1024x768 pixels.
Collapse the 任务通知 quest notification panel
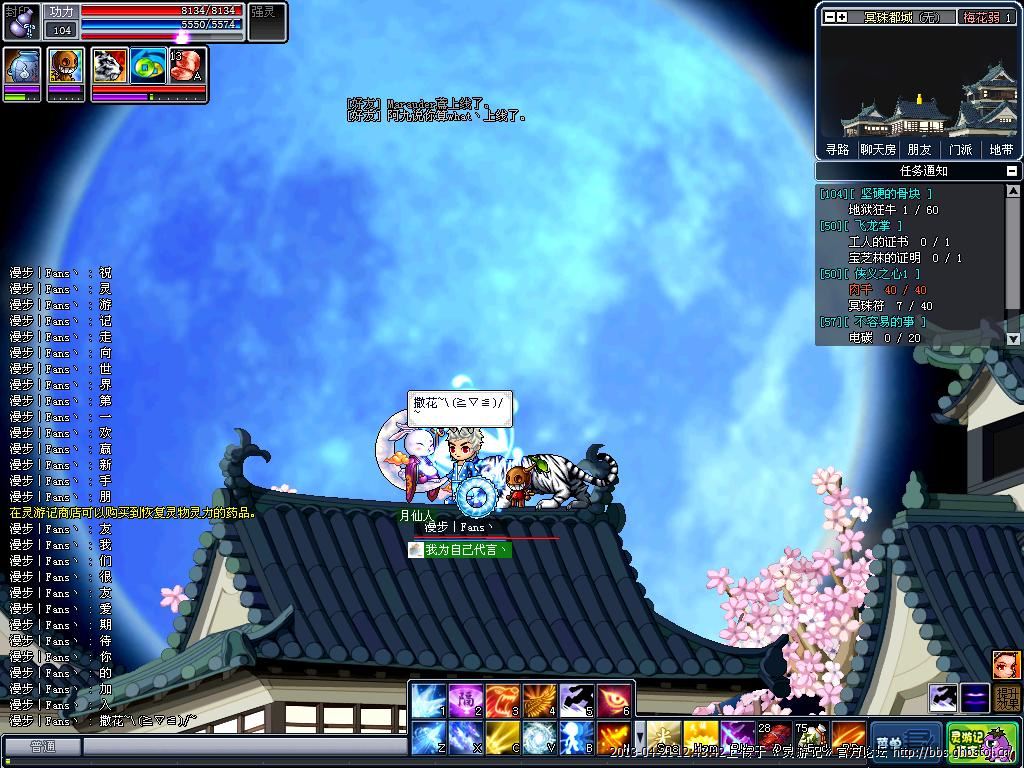1012,171
